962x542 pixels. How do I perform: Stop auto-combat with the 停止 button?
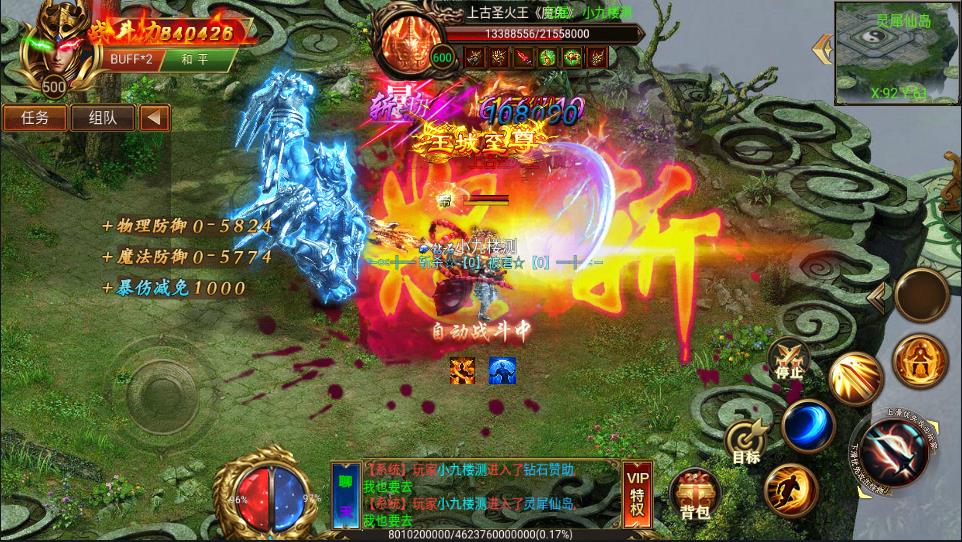(x=789, y=360)
